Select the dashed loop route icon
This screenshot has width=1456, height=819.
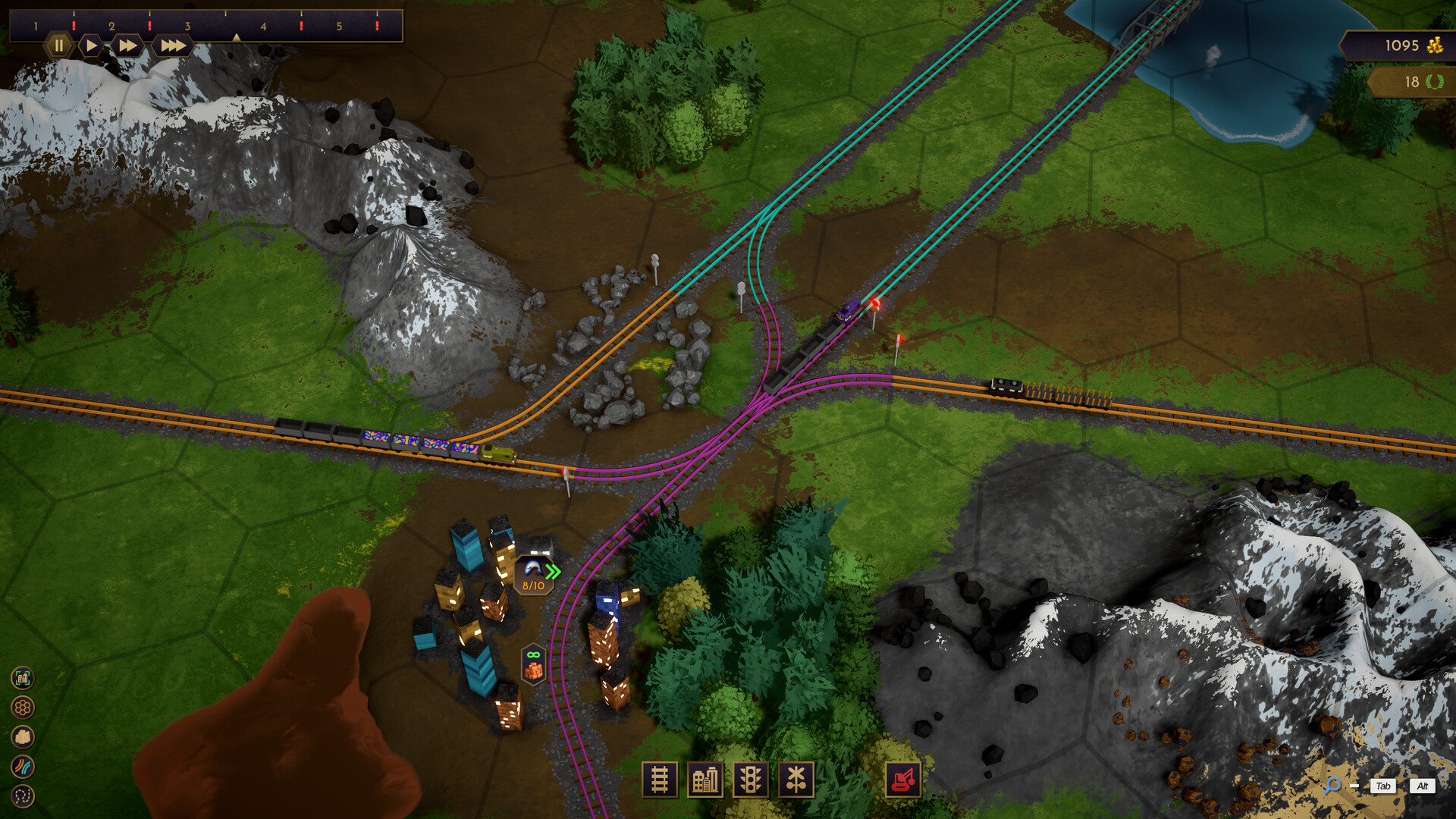[22, 795]
